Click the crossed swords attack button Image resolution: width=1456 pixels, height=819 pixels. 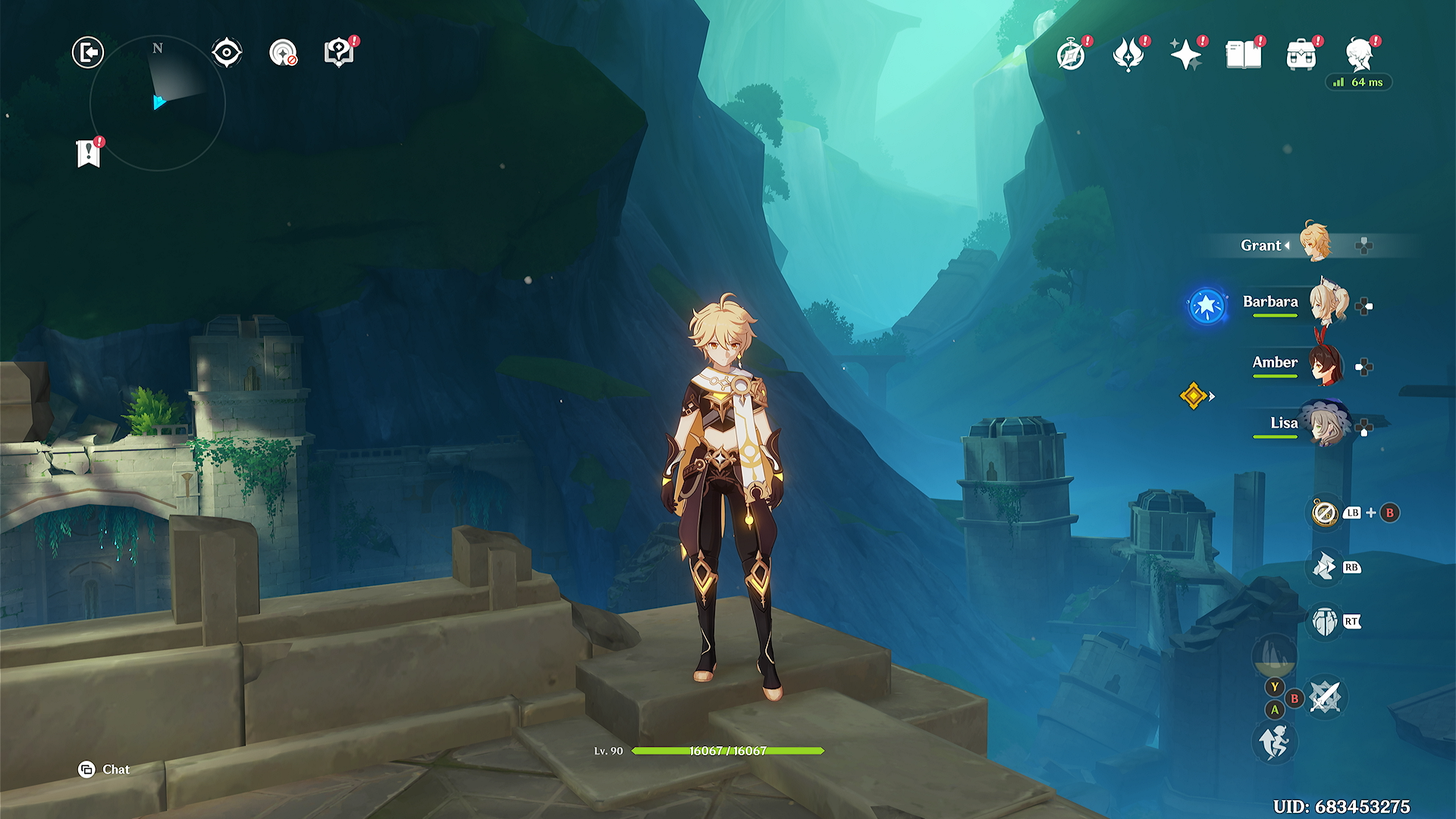pos(1326,696)
